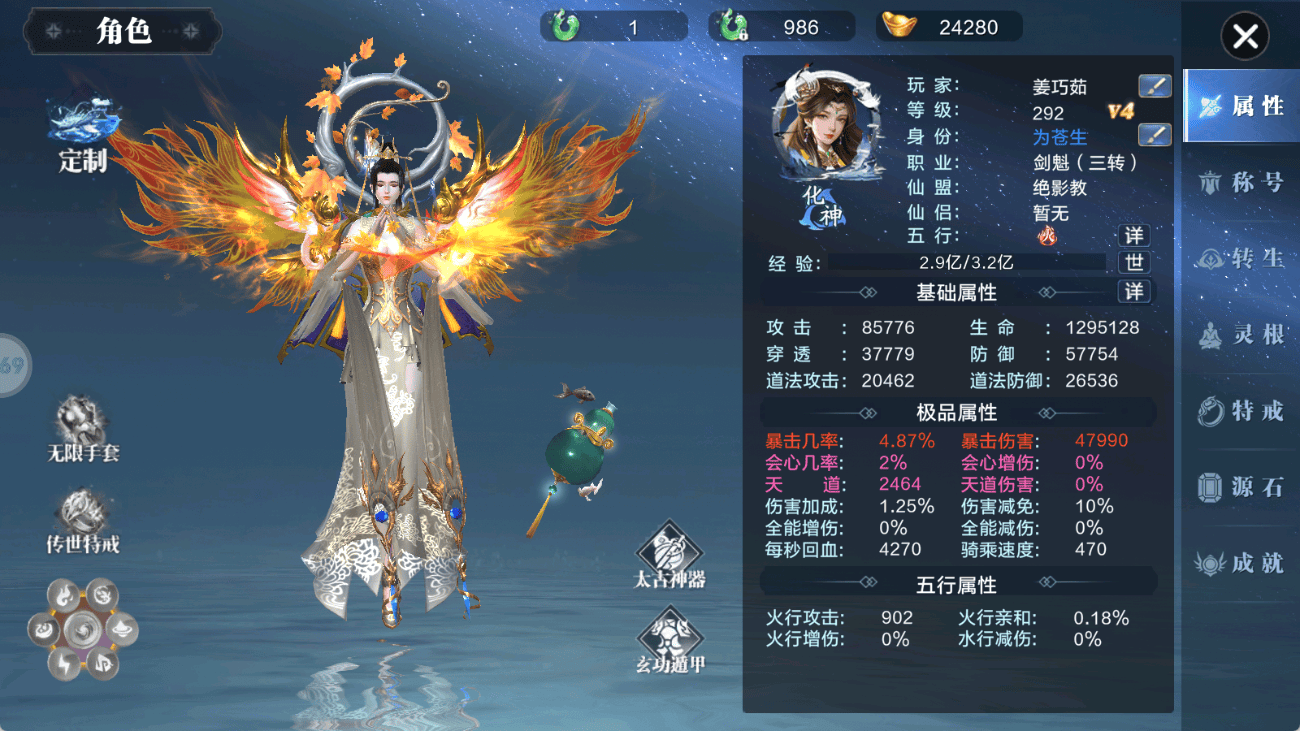
Task: Switch to the 源石 tab
Action: pyautogui.click(x=1240, y=487)
